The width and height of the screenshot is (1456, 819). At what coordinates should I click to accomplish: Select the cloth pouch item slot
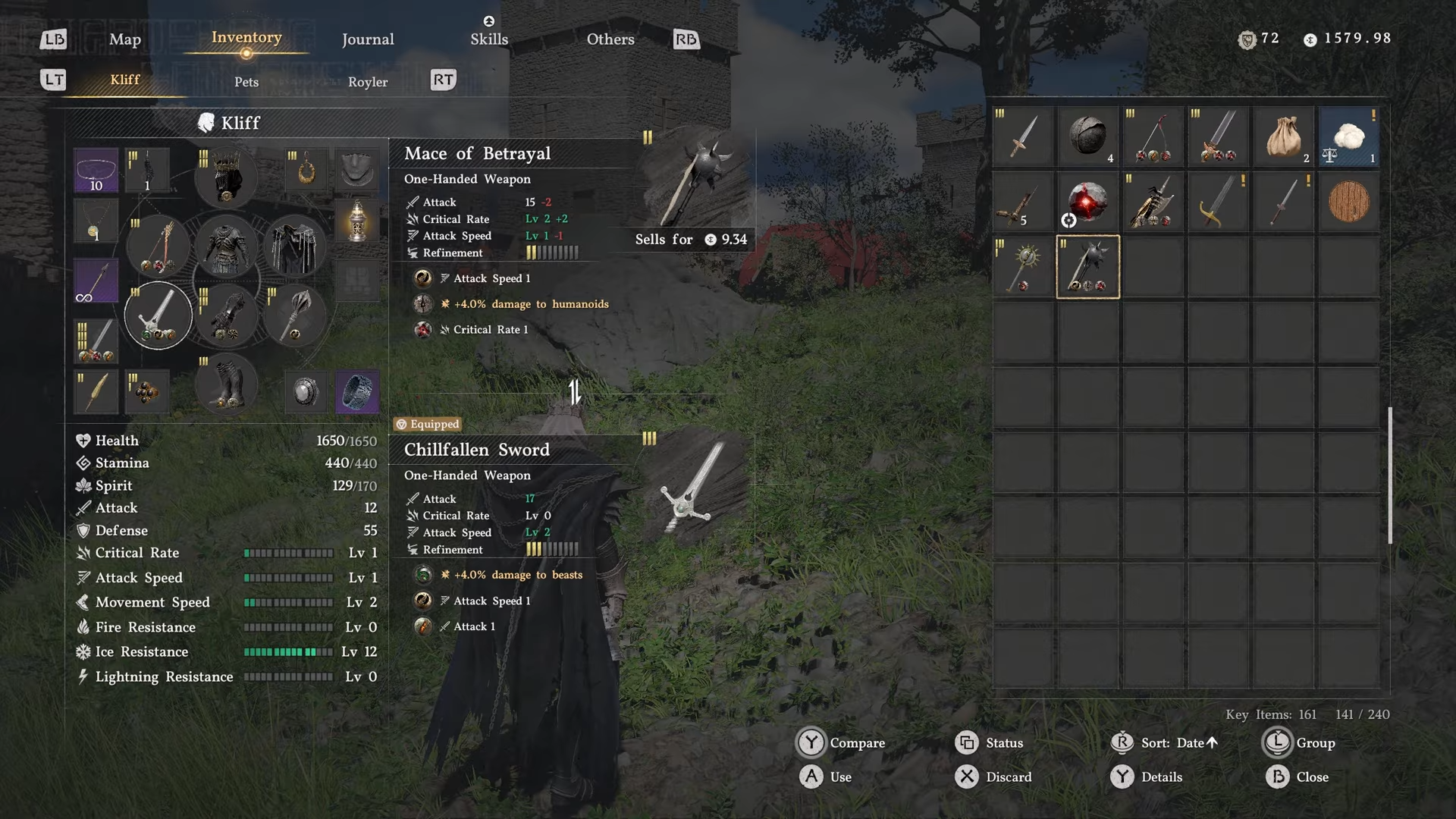(x=1284, y=137)
